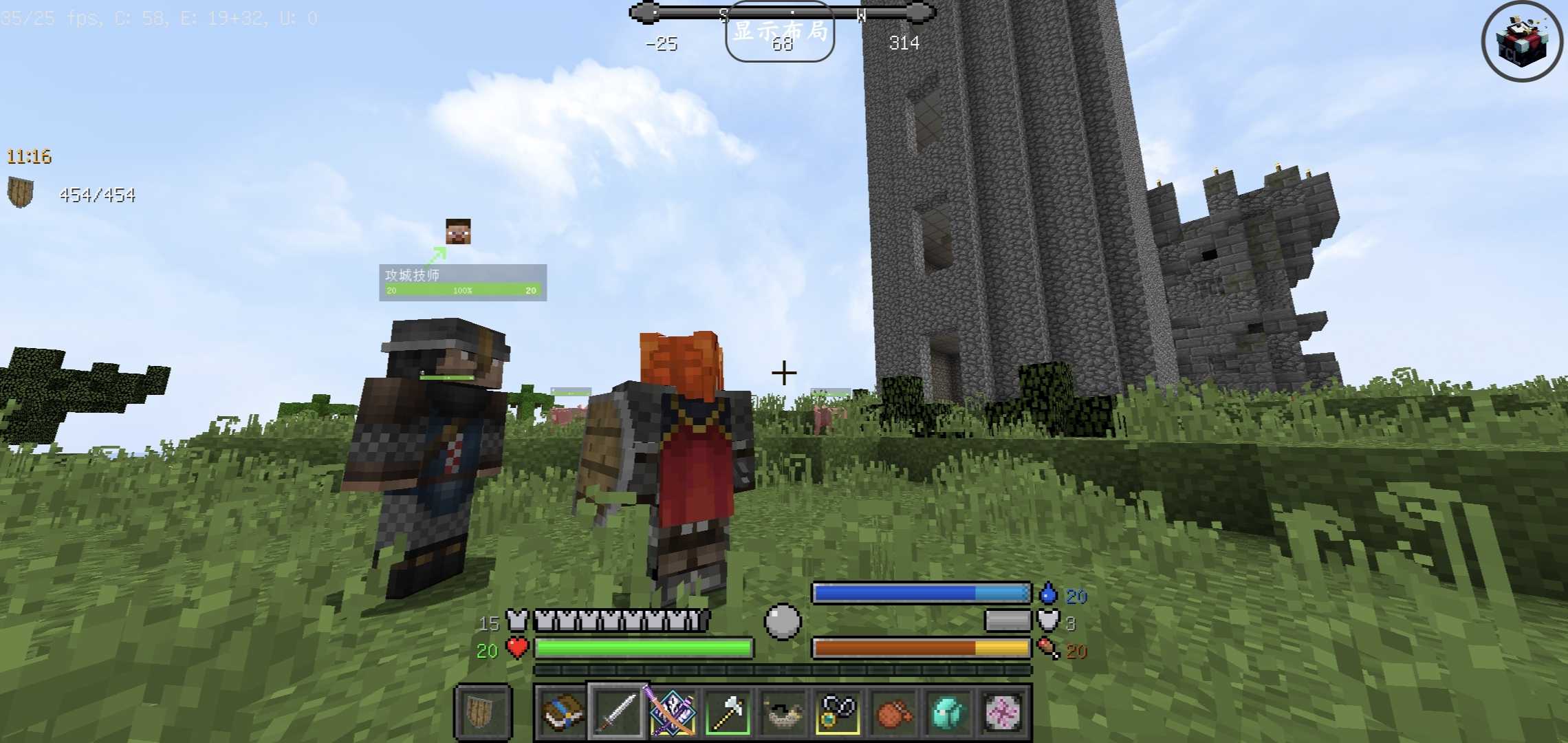Choose the ring and amulet hotbar slot
The image size is (1568, 743).
[x=838, y=713]
